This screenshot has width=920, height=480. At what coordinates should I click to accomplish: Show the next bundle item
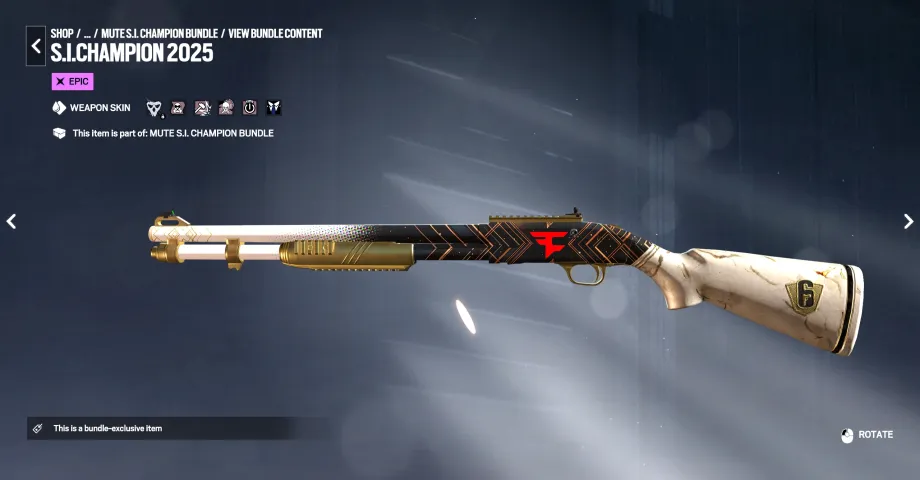tap(908, 221)
